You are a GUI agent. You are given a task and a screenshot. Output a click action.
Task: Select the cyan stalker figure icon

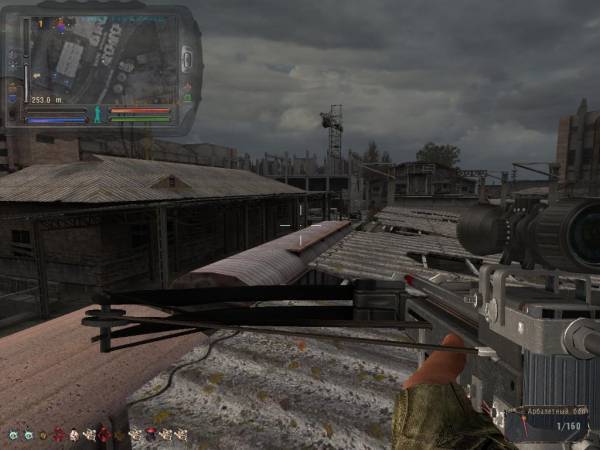coord(98,114)
